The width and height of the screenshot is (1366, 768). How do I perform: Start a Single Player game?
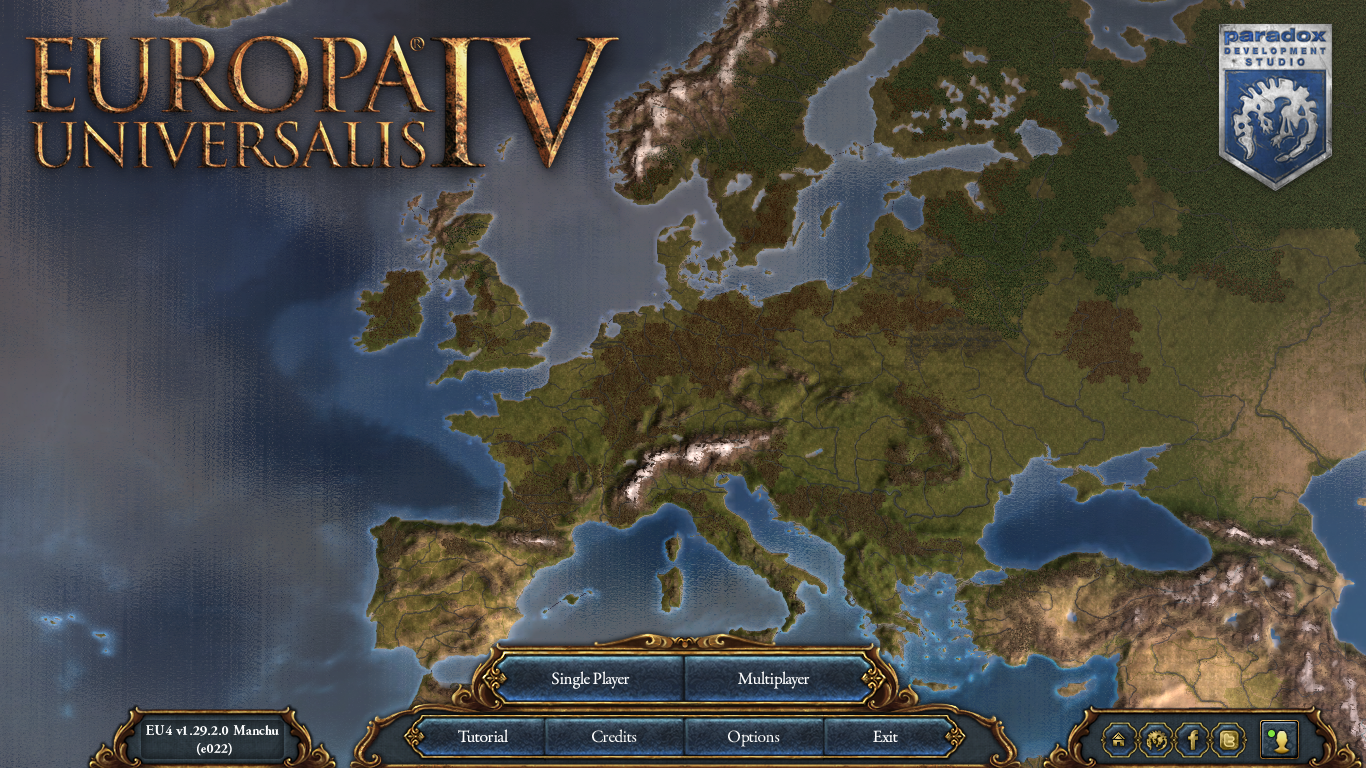(589, 678)
